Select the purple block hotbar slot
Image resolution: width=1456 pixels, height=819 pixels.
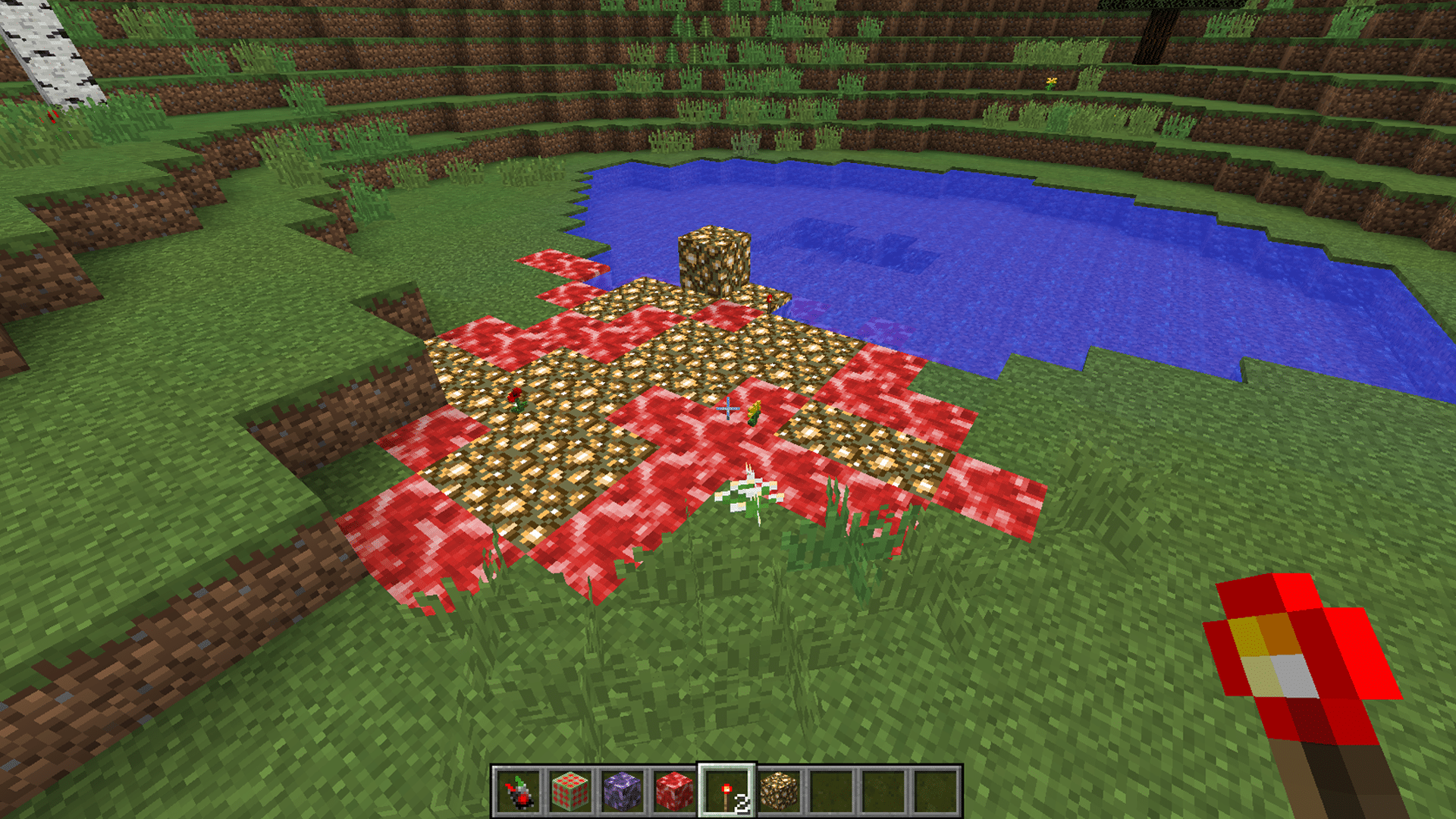pos(623,792)
